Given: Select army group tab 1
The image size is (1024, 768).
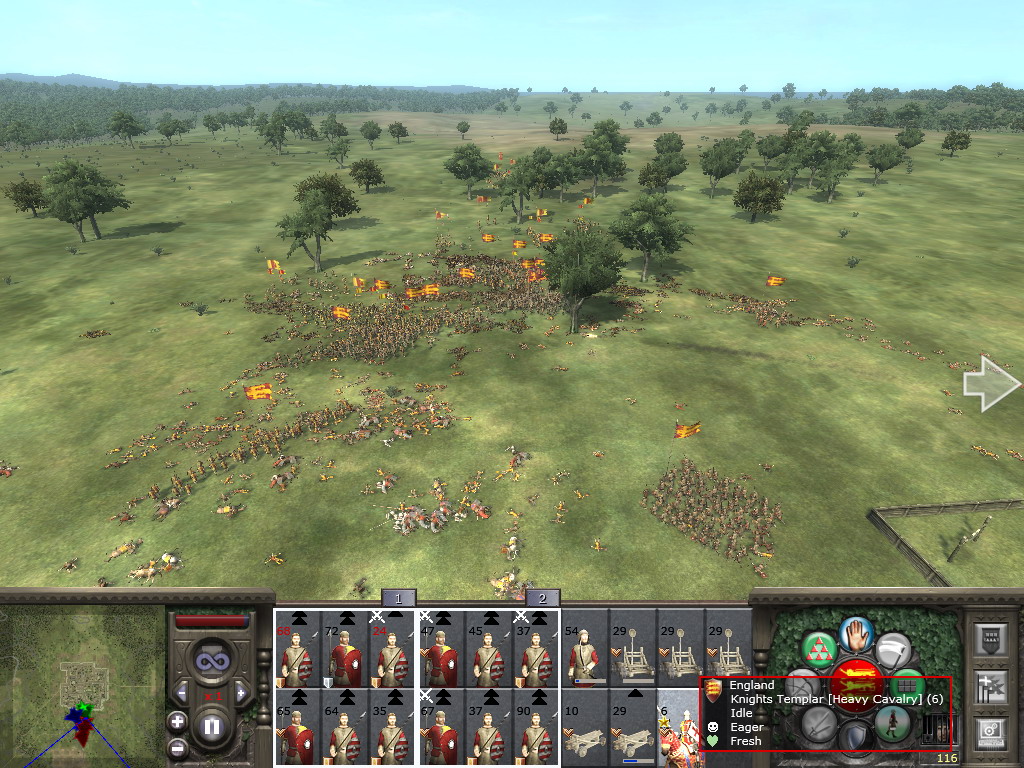Looking at the screenshot, I should [x=398, y=598].
